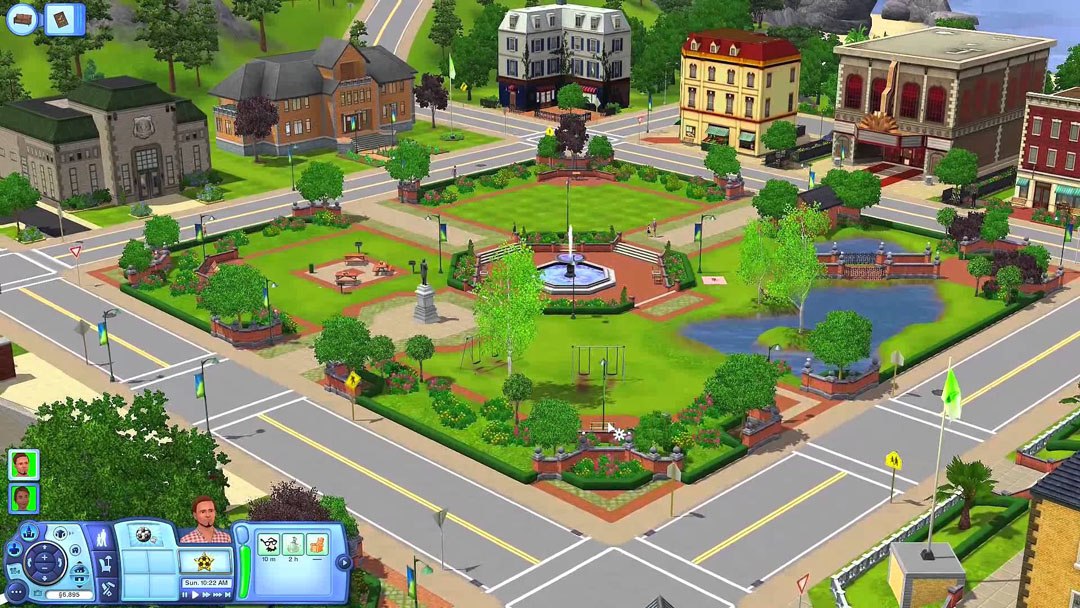Image resolution: width=1080 pixels, height=608 pixels.
Task: Open the brown sofa shortcut in the top corner
Action: click(22, 19)
